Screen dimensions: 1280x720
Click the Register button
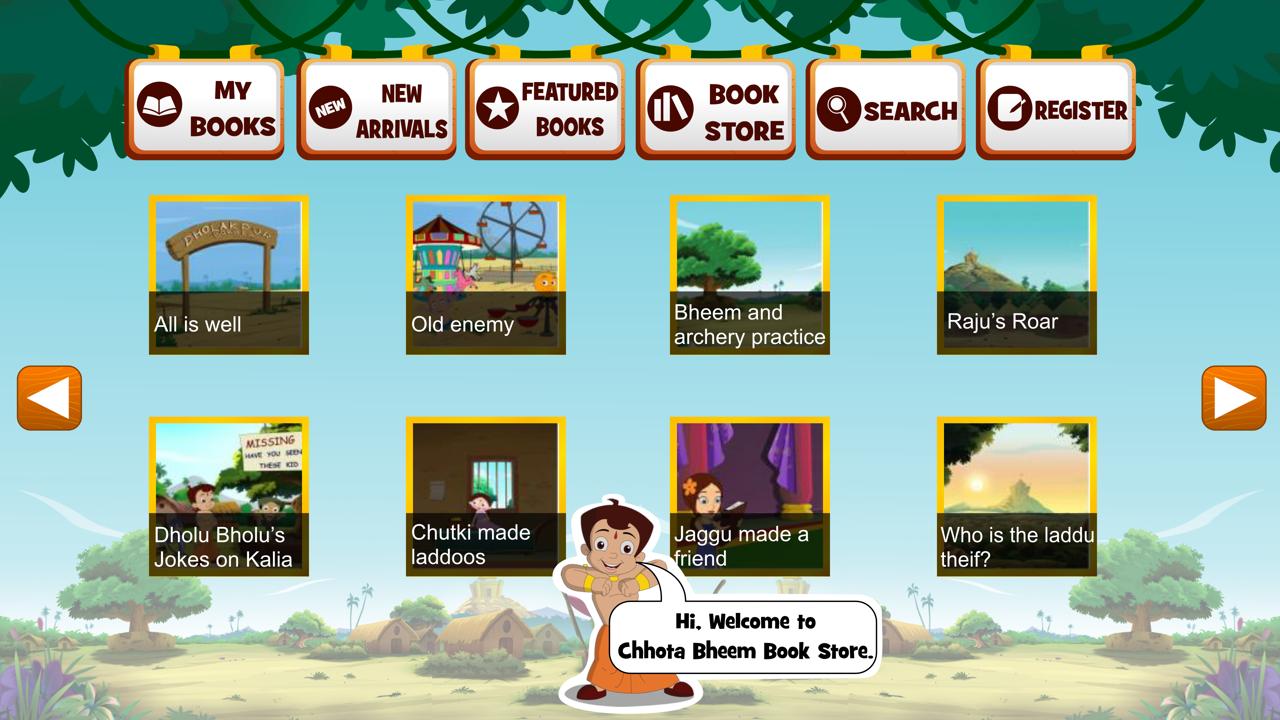(x=1057, y=107)
